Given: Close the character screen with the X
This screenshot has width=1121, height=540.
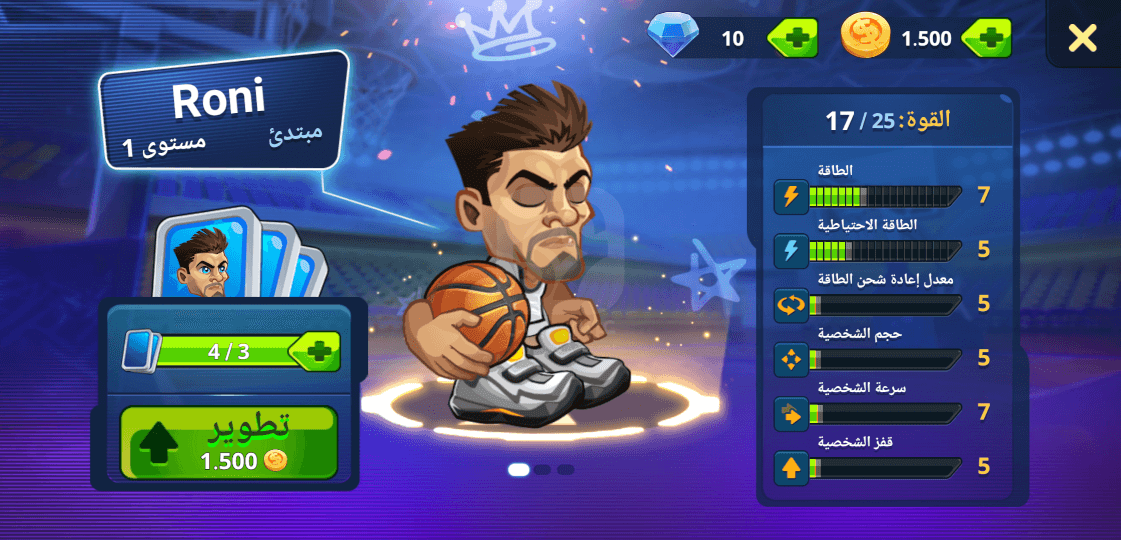Looking at the screenshot, I should (1082, 38).
